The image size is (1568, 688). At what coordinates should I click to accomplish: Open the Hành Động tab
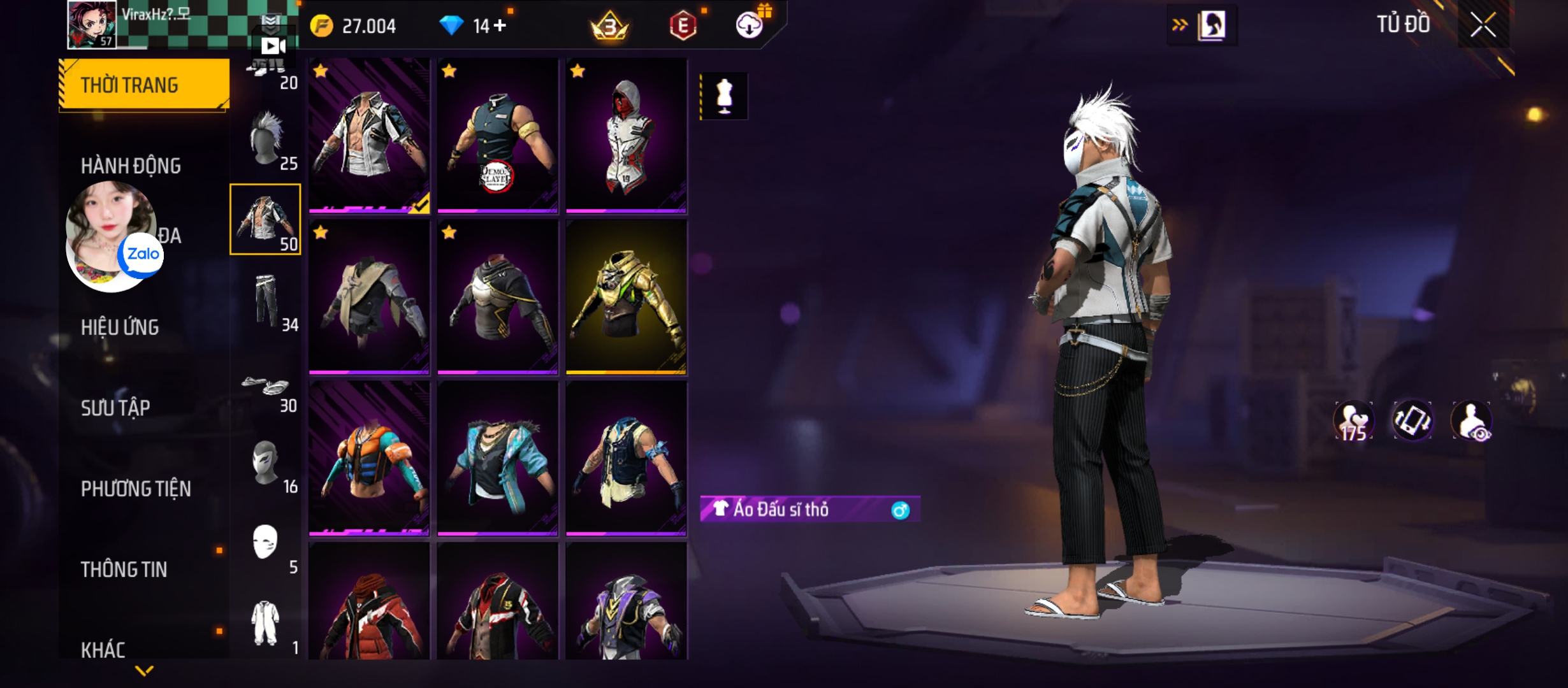pos(131,166)
